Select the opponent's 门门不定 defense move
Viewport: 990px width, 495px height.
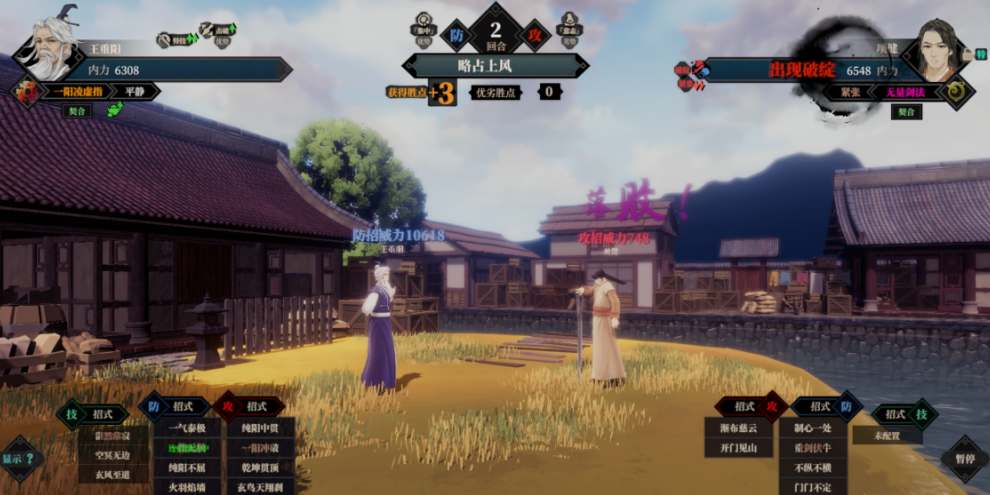[811, 486]
